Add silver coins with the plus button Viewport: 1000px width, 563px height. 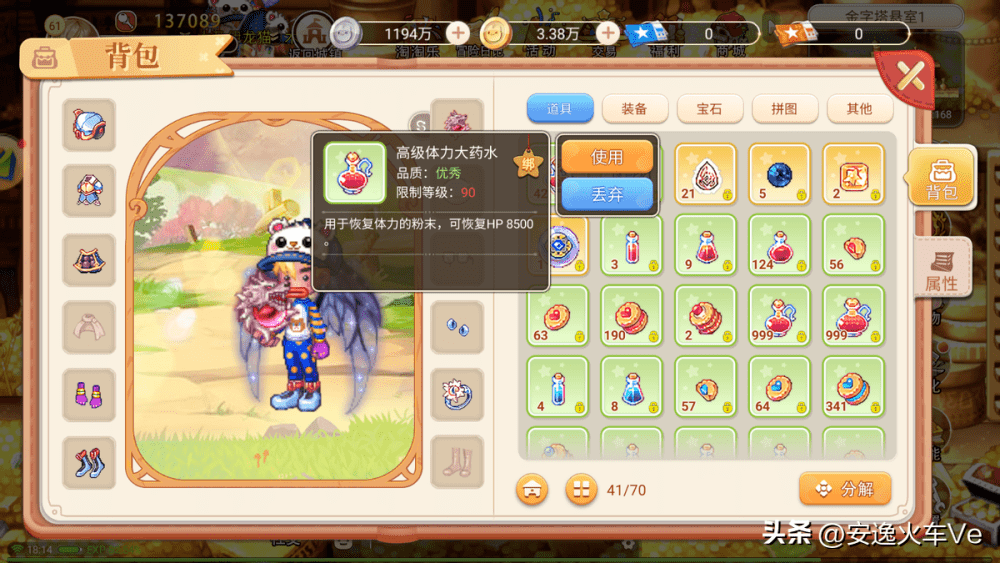click(457, 33)
